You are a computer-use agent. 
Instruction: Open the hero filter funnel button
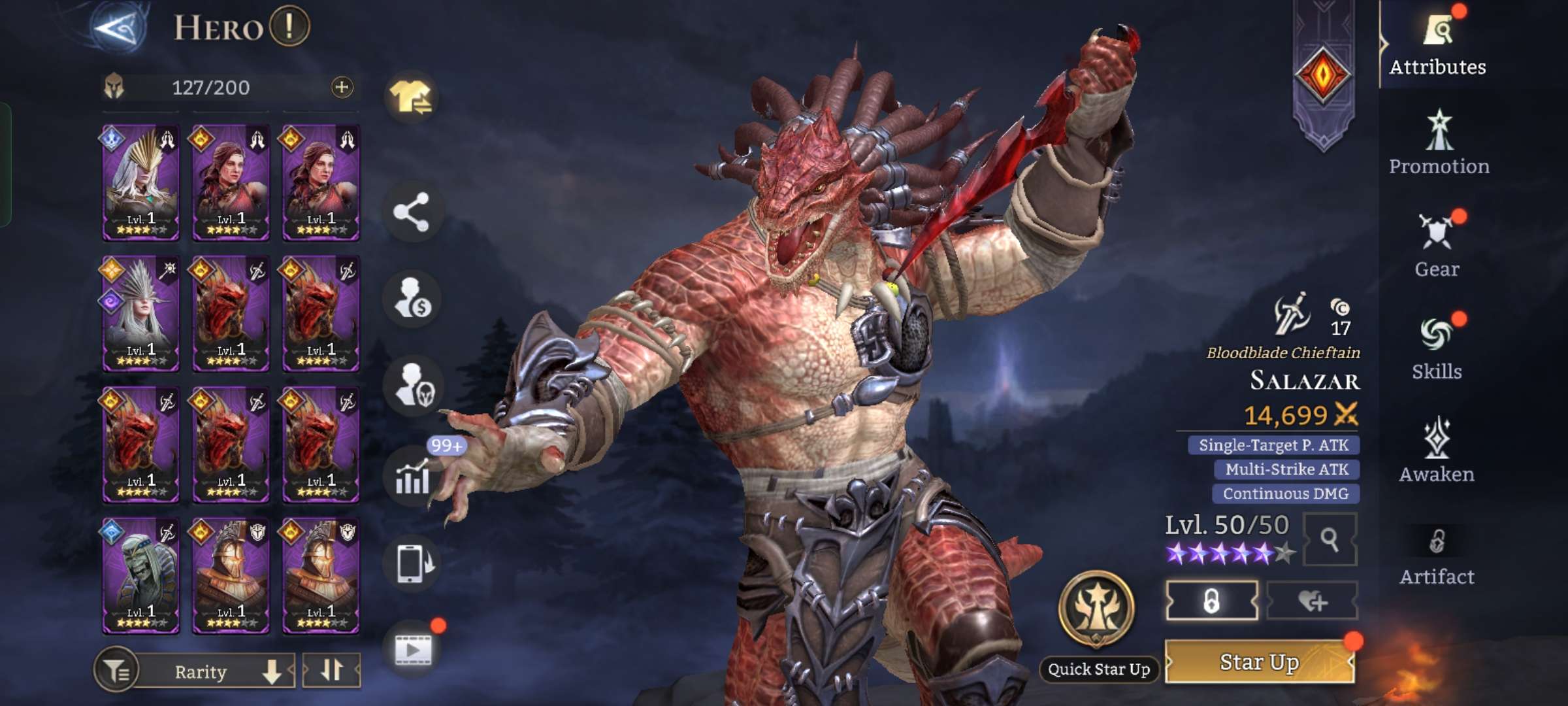click(x=116, y=671)
